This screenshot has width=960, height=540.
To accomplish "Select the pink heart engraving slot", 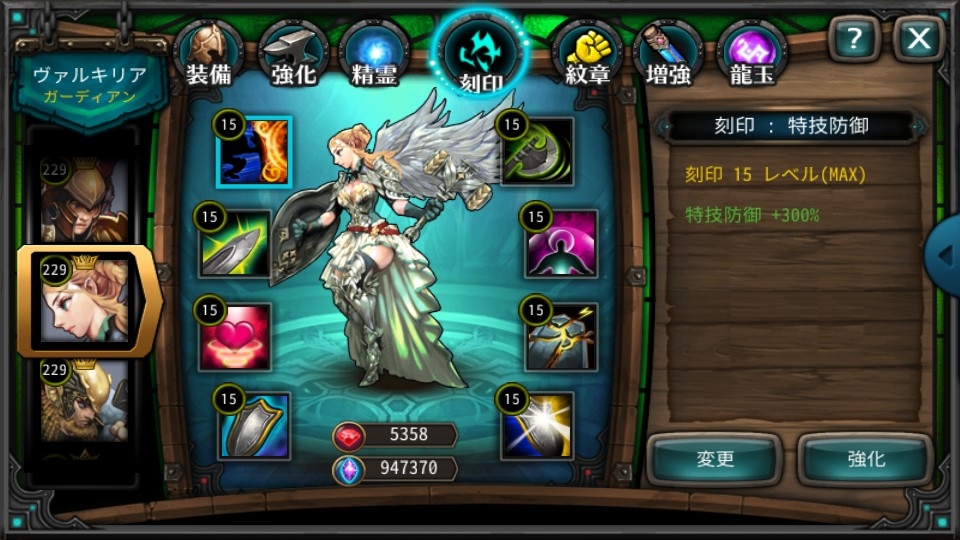I will pyautogui.click(x=236, y=337).
